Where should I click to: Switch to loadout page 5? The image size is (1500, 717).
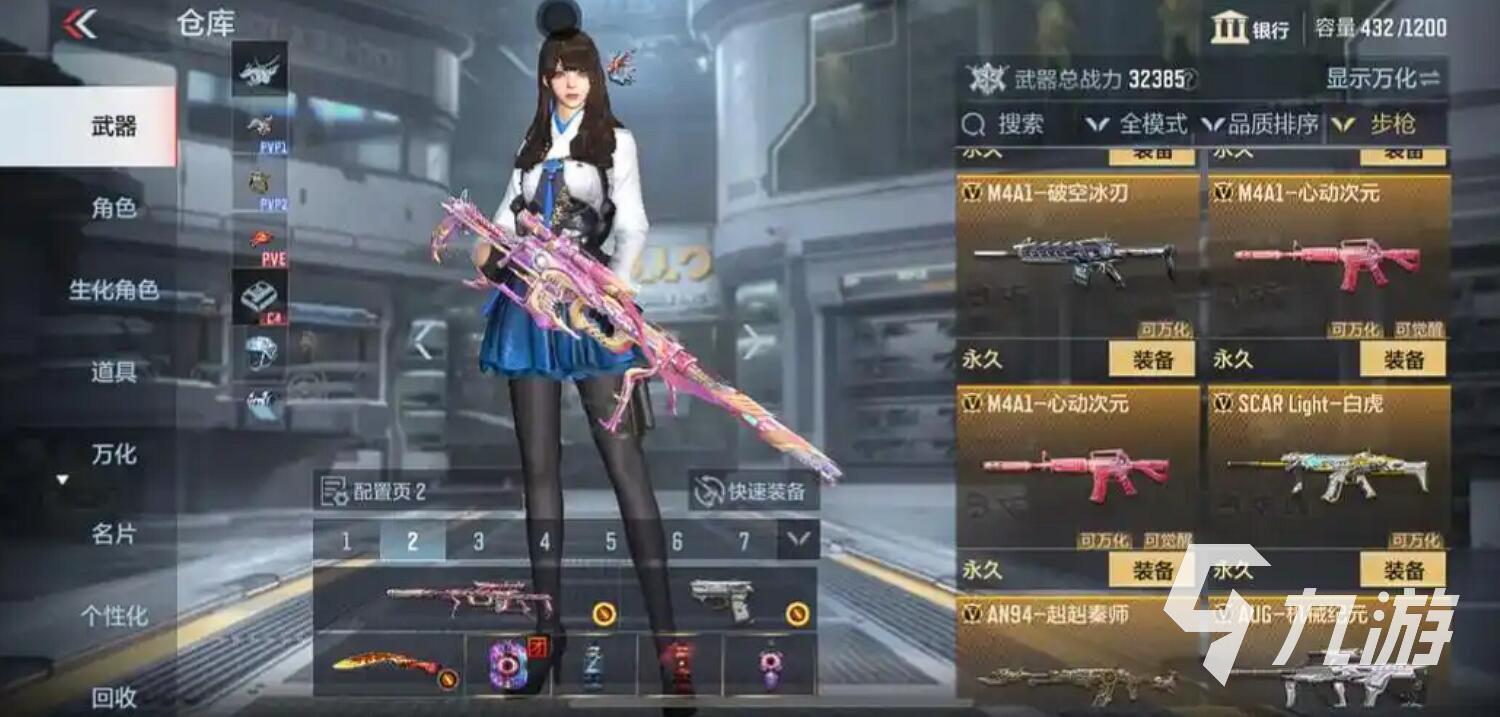tap(611, 541)
